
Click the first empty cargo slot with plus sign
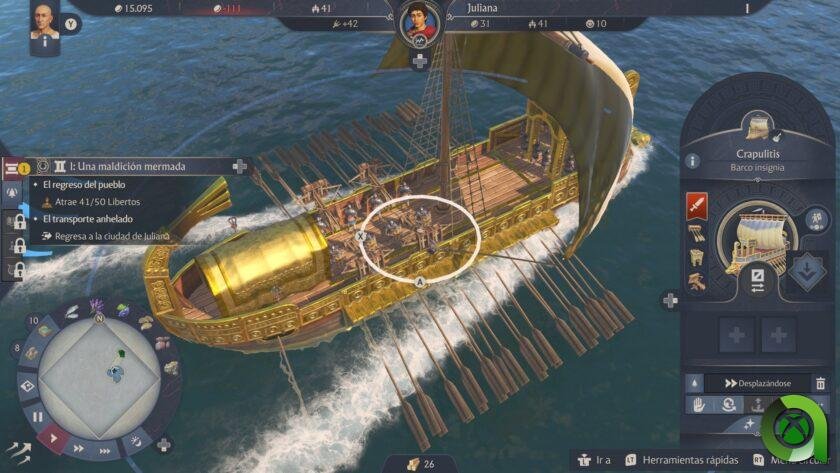point(737,335)
